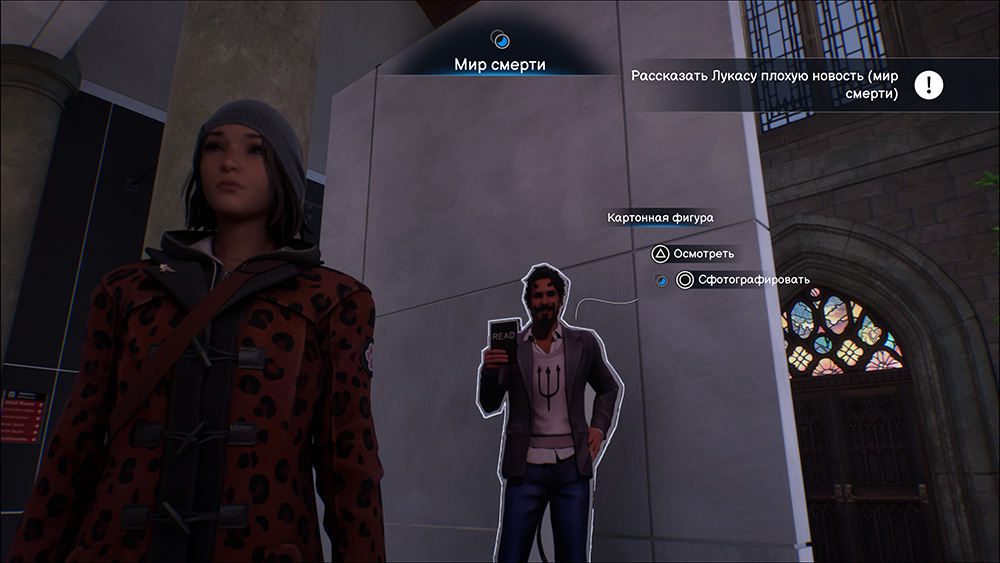Select the Мир смерти world indicator

coord(500,65)
